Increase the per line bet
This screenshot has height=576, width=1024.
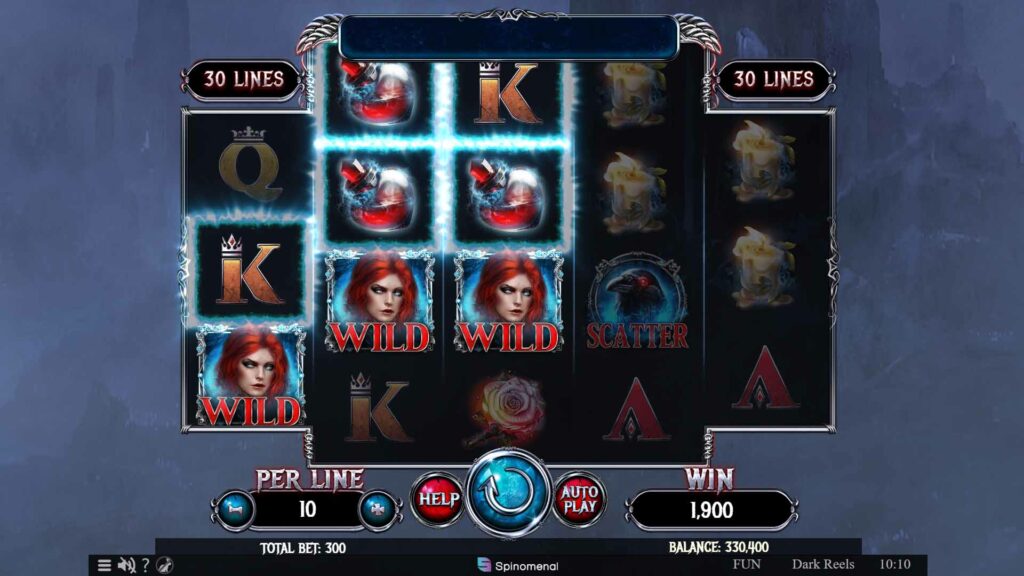click(x=379, y=508)
